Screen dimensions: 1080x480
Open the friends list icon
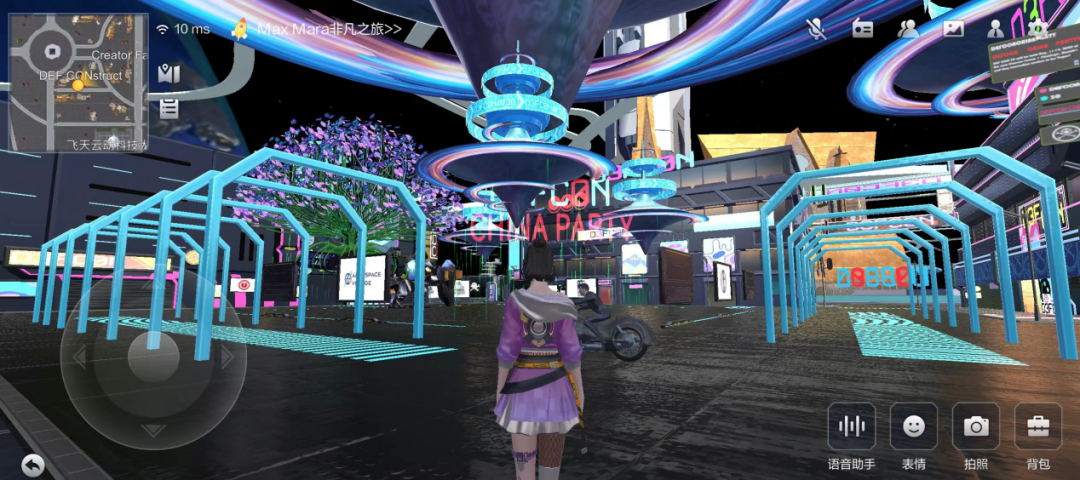point(908,29)
